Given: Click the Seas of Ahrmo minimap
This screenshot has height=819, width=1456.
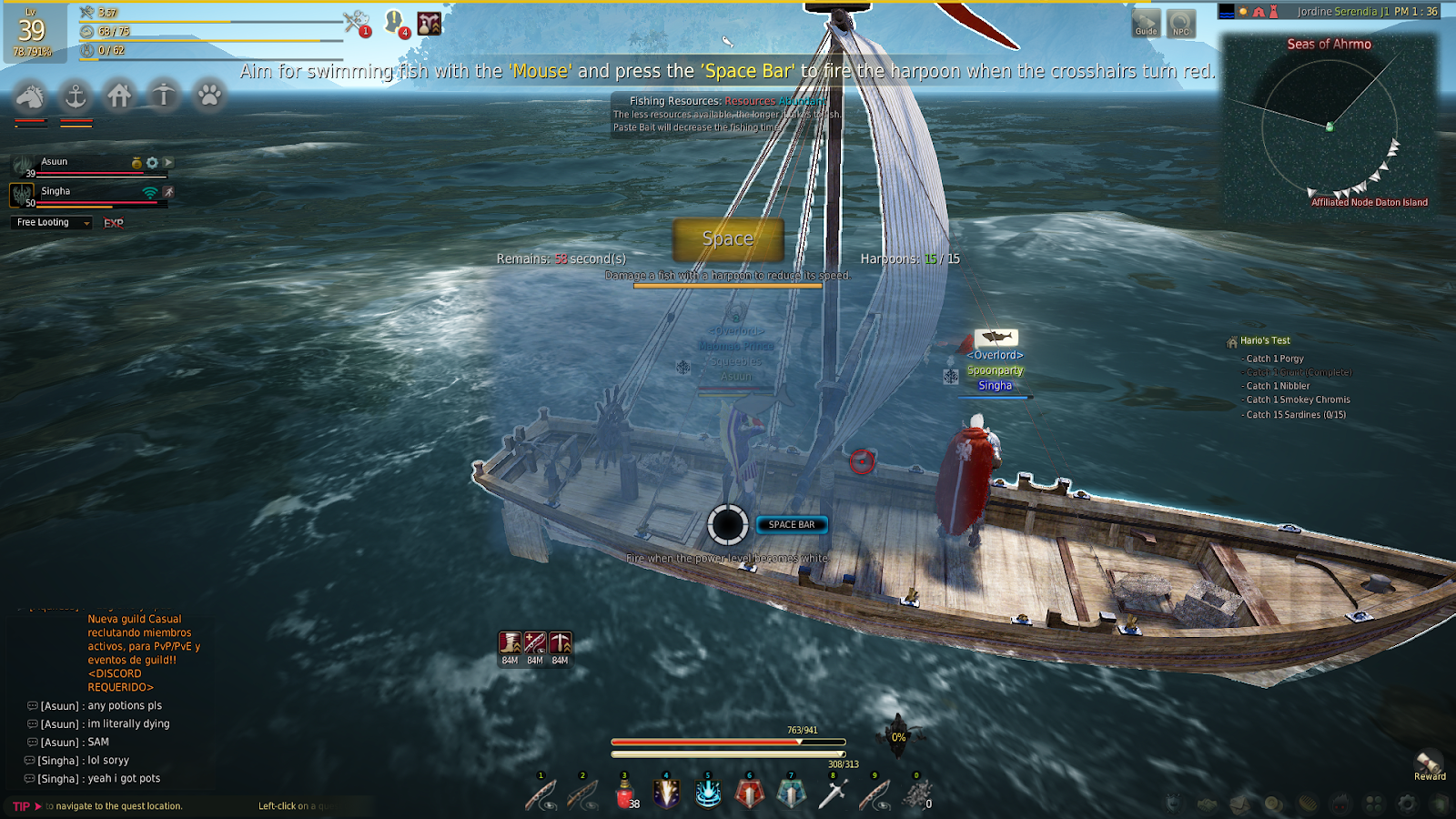Looking at the screenshot, I should tap(1329, 127).
